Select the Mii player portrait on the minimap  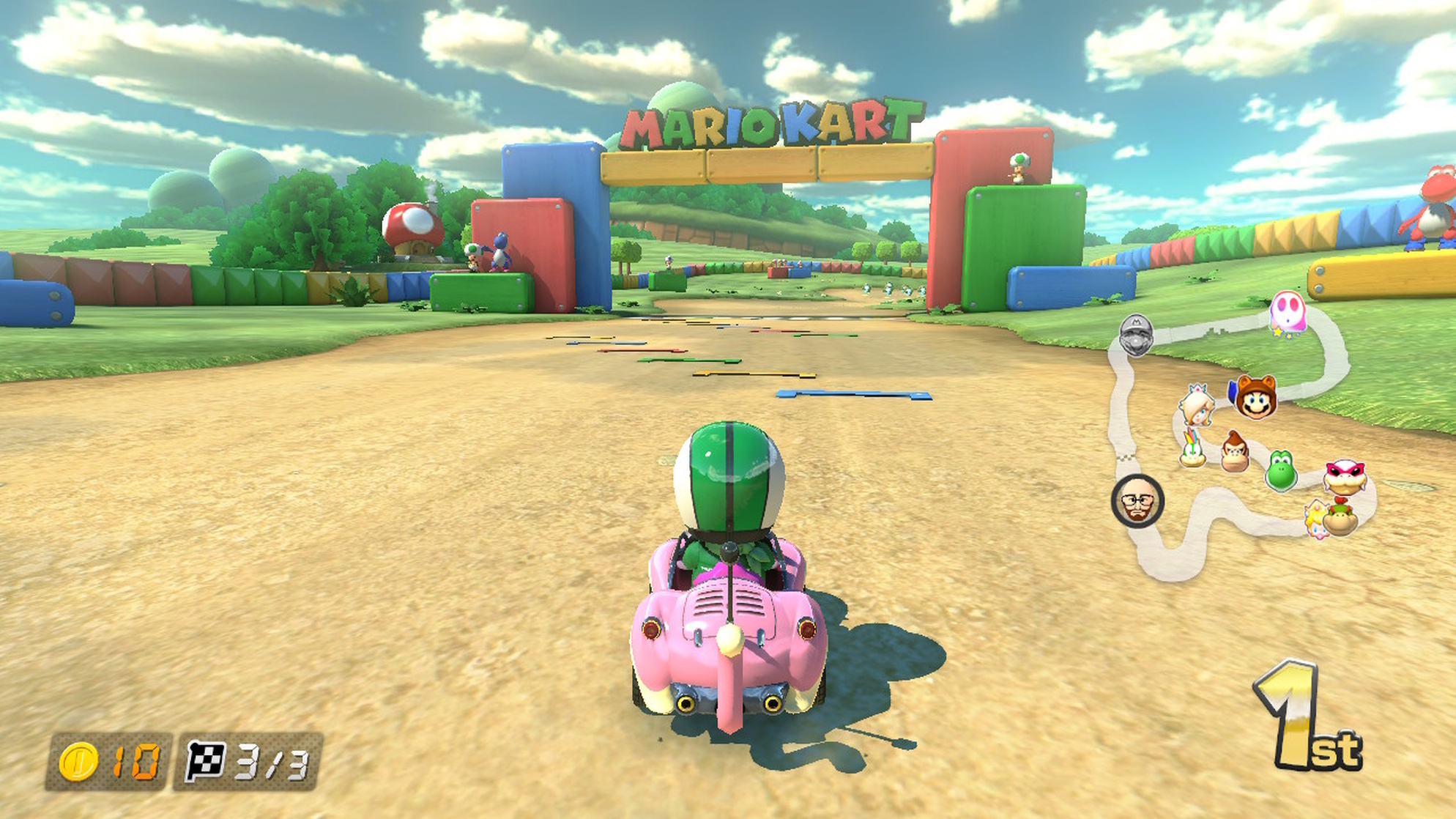[1136, 501]
